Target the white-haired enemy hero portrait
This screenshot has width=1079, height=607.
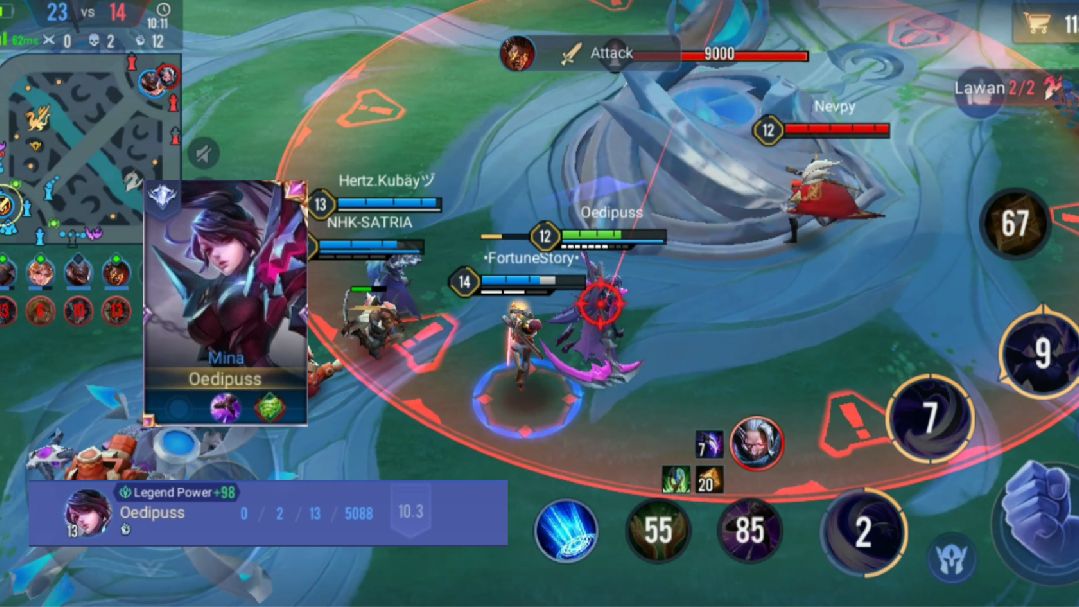pyautogui.click(x=756, y=443)
